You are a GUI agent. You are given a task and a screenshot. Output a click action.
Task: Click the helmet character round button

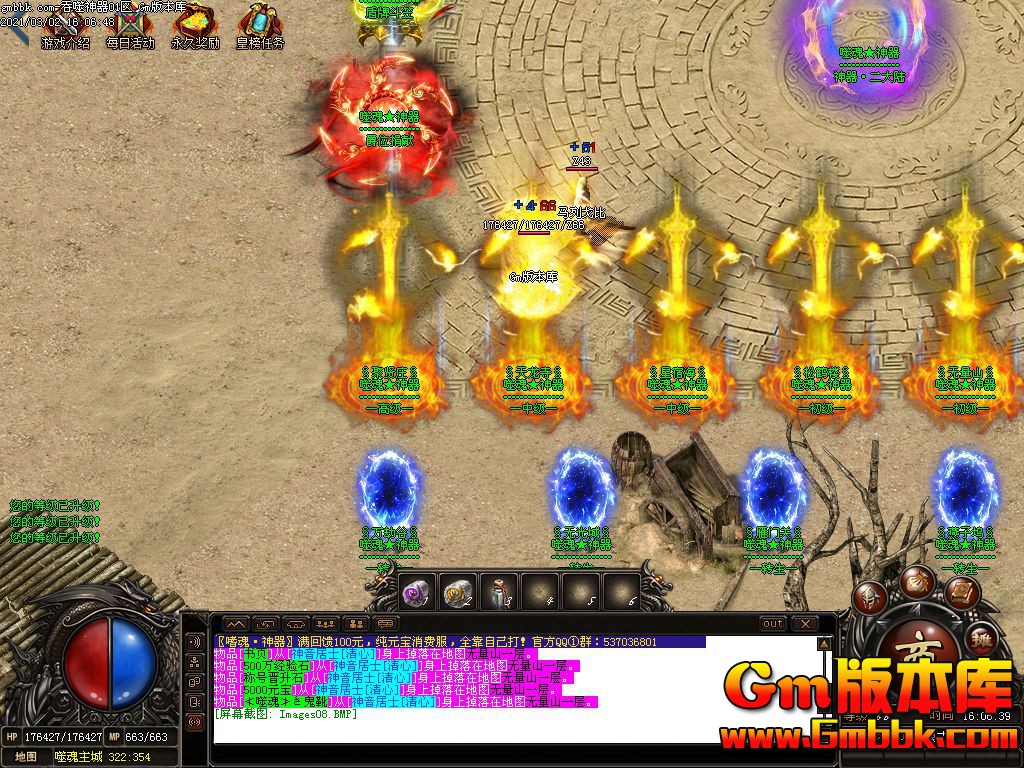869,597
